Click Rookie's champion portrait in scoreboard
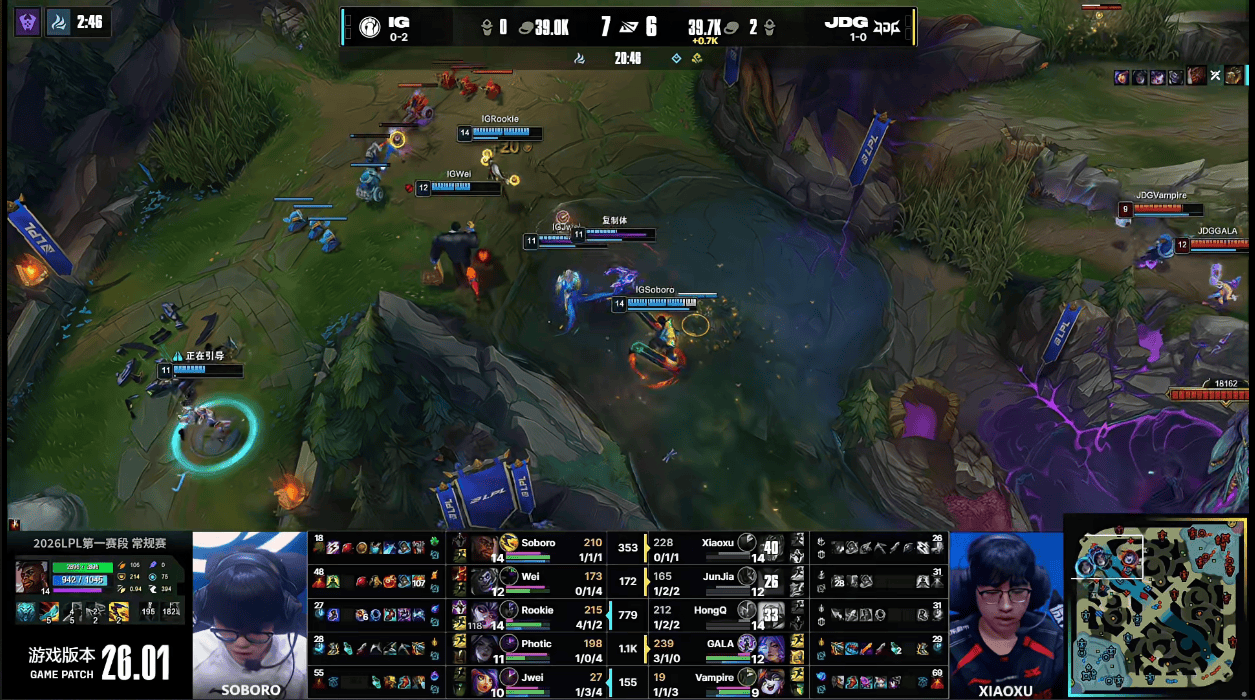Viewport: 1255px width, 700px height. point(486,616)
